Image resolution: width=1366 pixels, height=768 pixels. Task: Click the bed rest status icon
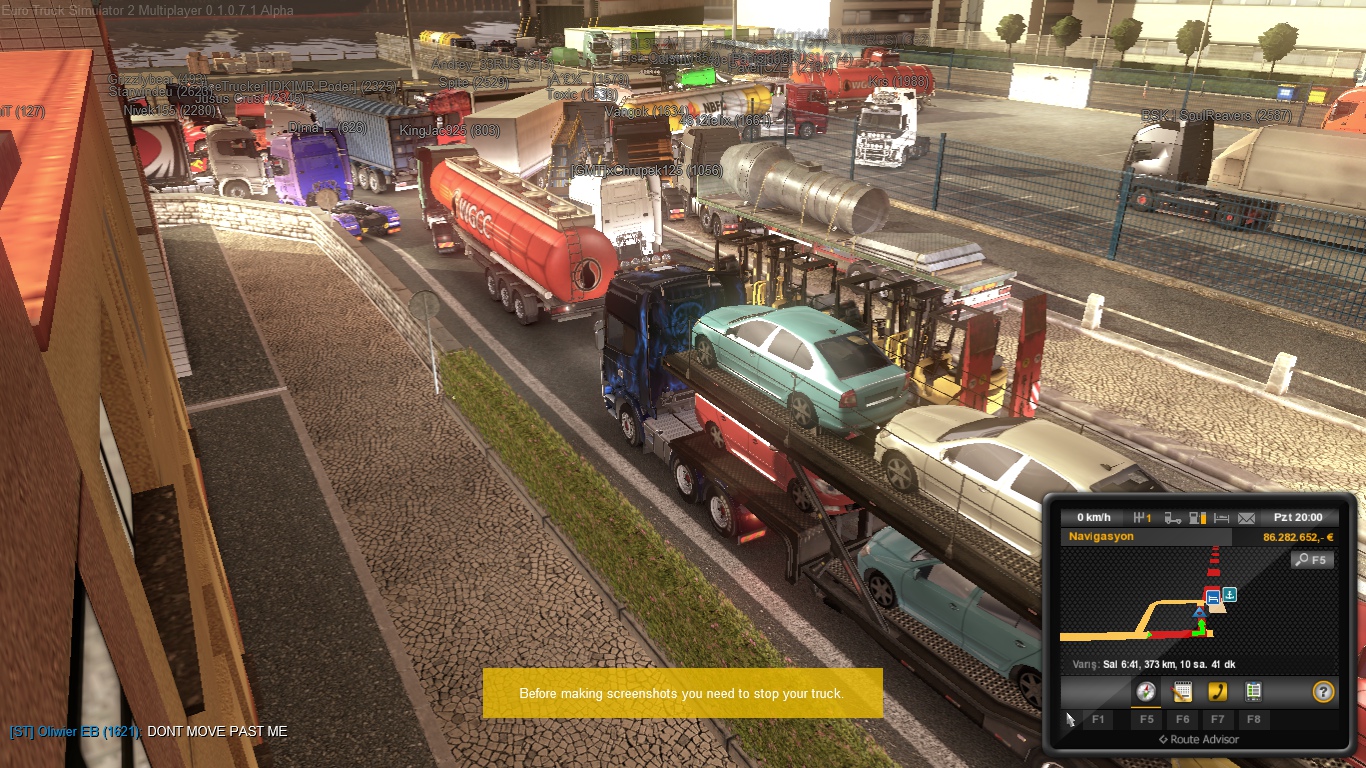1221,518
